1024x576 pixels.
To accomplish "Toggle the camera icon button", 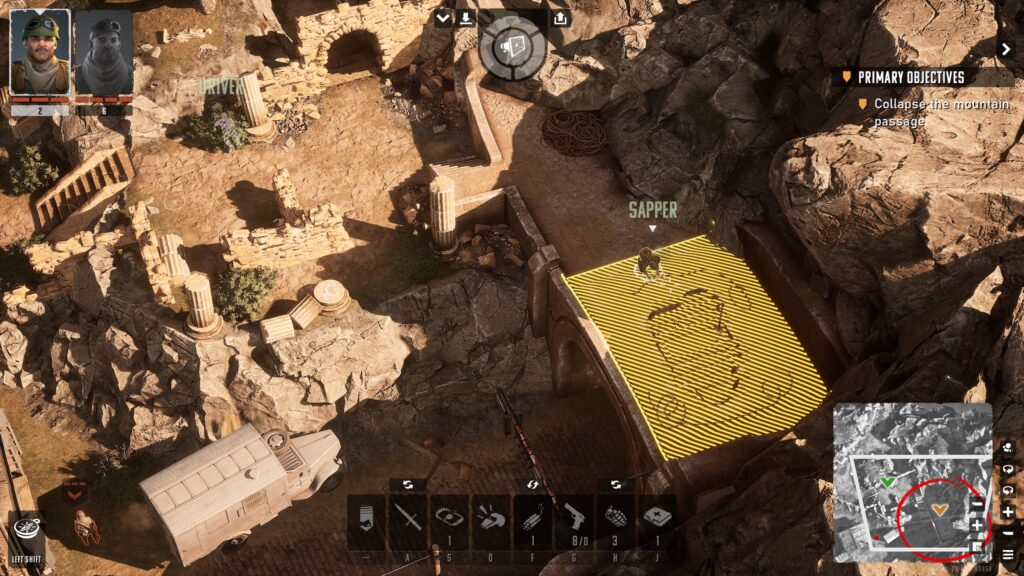I will 1007,447.
